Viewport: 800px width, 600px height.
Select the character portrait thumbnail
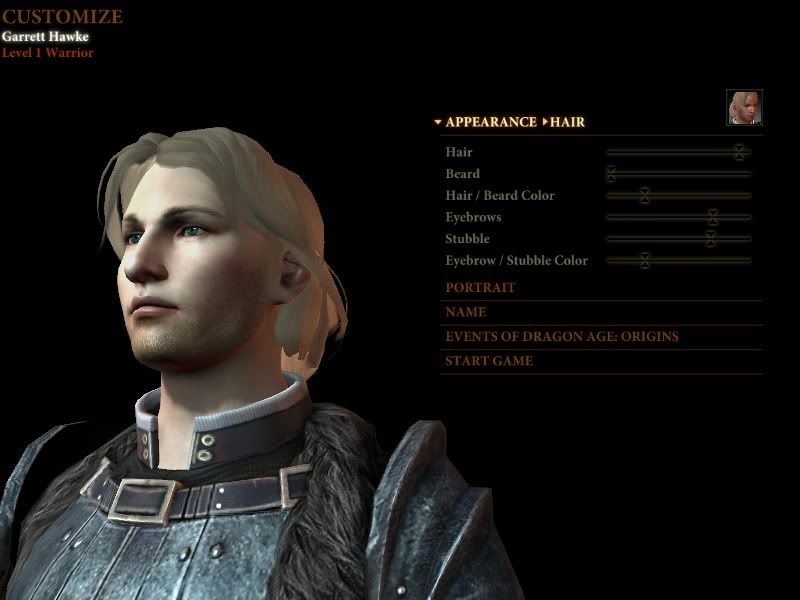(744, 107)
